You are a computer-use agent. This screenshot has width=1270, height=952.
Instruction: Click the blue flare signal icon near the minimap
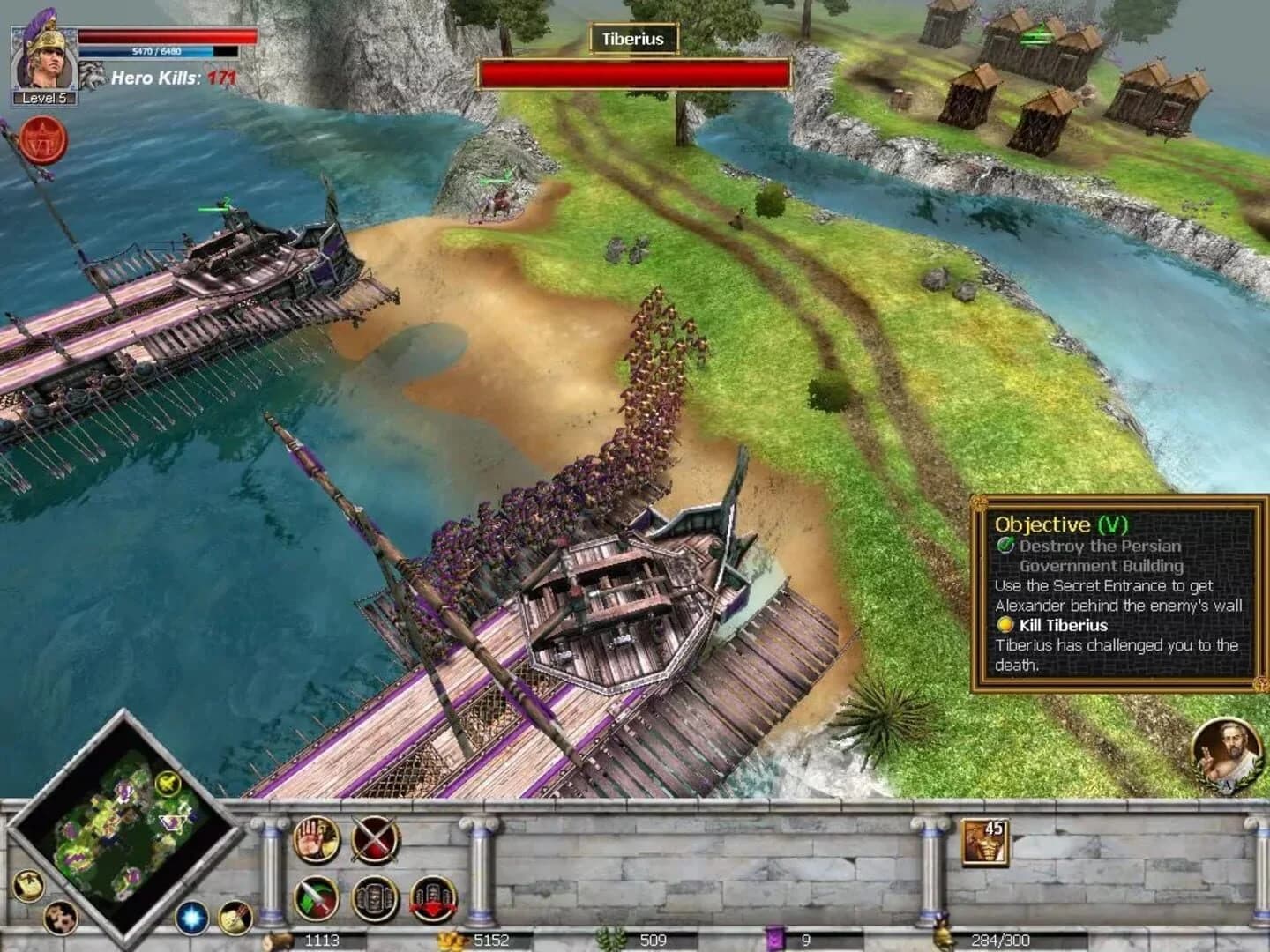point(191,919)
